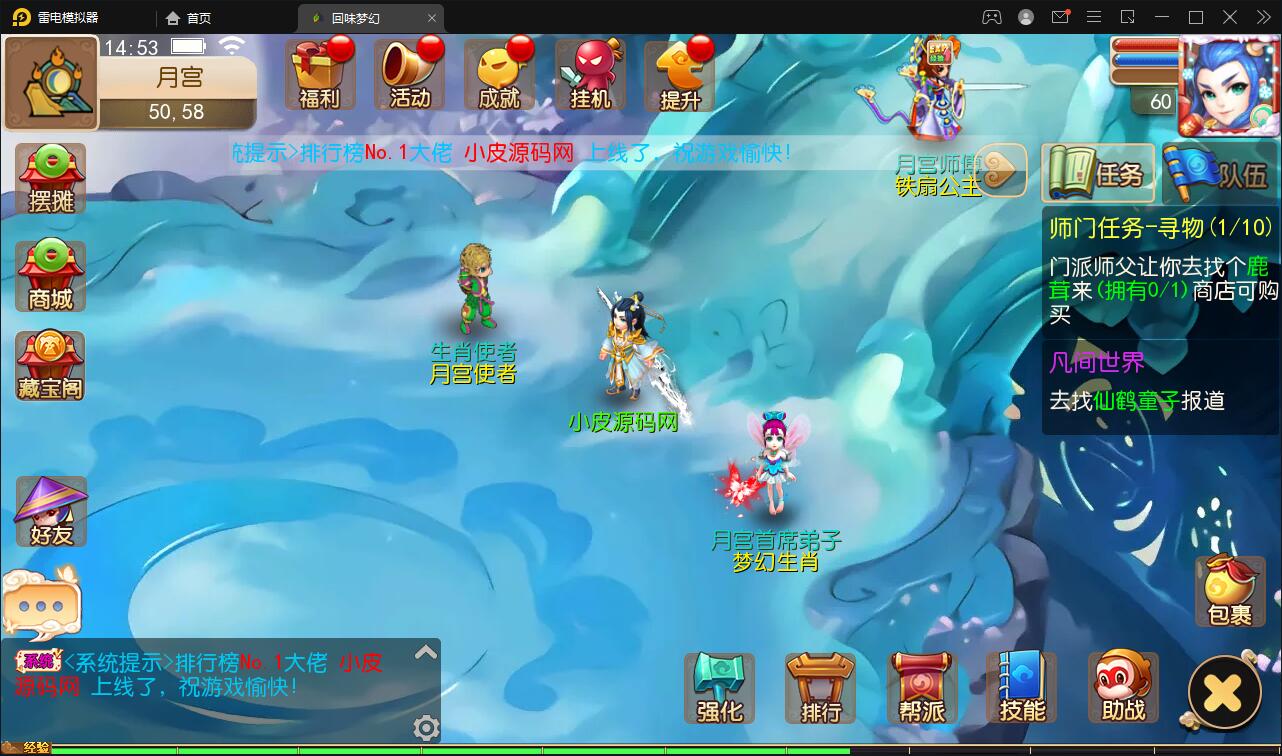Open the 福利 welfare panel
The image size is (1282, 756).
[320, 75]
